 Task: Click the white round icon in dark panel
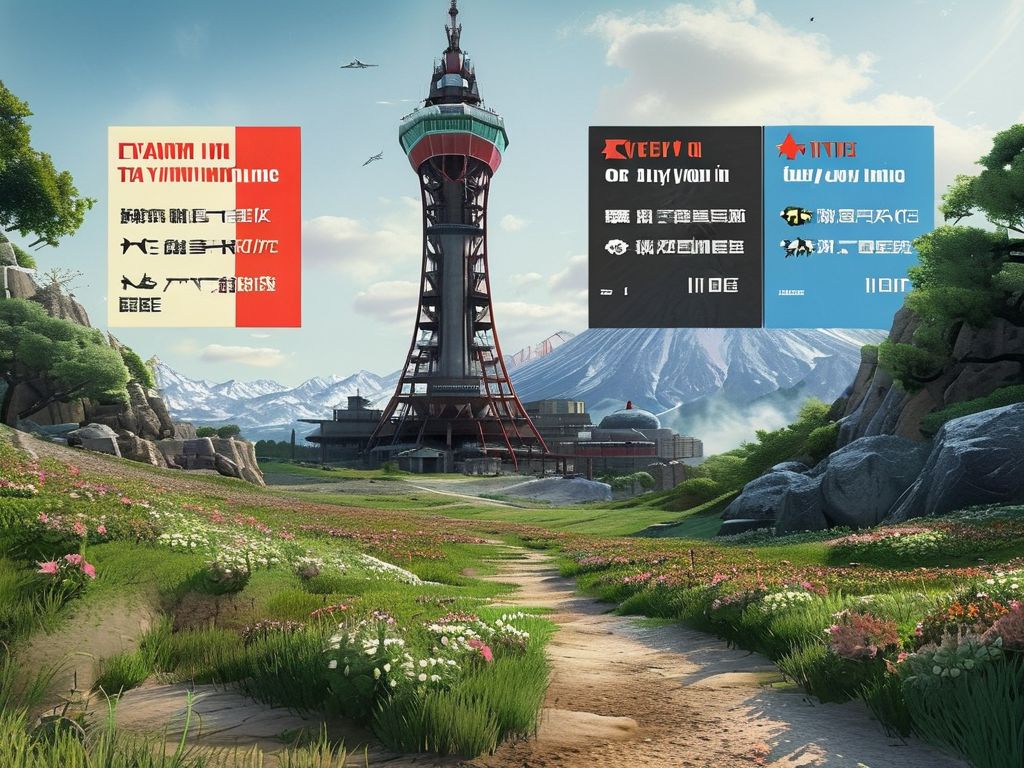click(616, 247)
